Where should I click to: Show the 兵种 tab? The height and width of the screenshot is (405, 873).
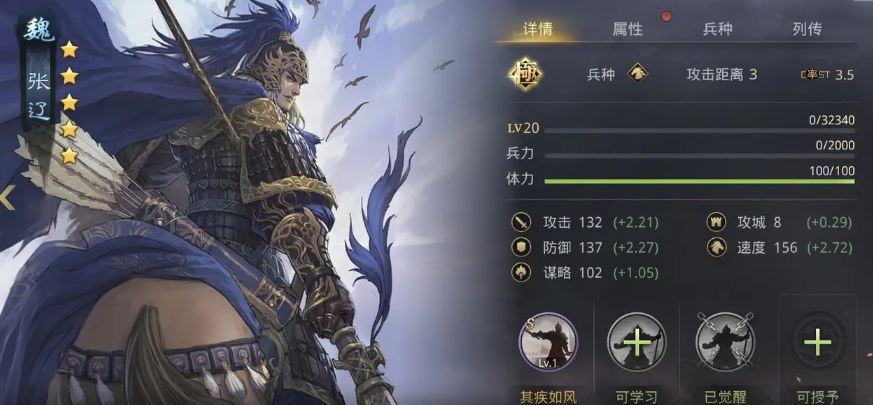point(717,29)
